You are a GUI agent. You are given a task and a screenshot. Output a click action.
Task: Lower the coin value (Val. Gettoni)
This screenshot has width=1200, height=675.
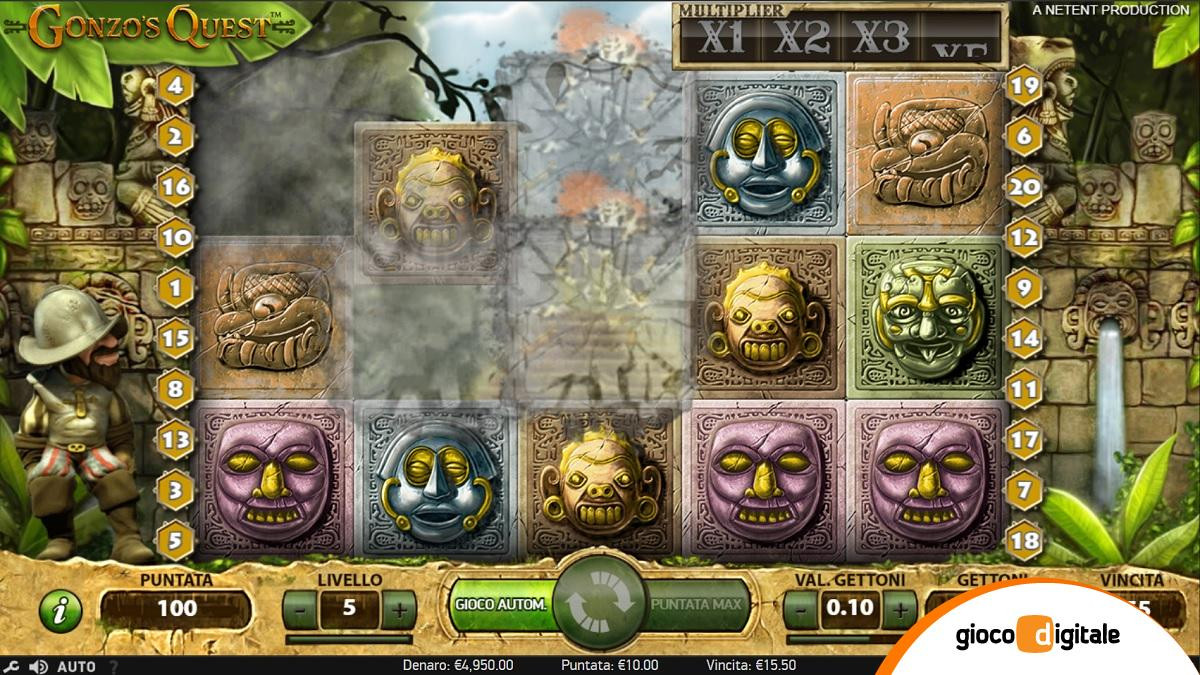click(x=800, y=606)
